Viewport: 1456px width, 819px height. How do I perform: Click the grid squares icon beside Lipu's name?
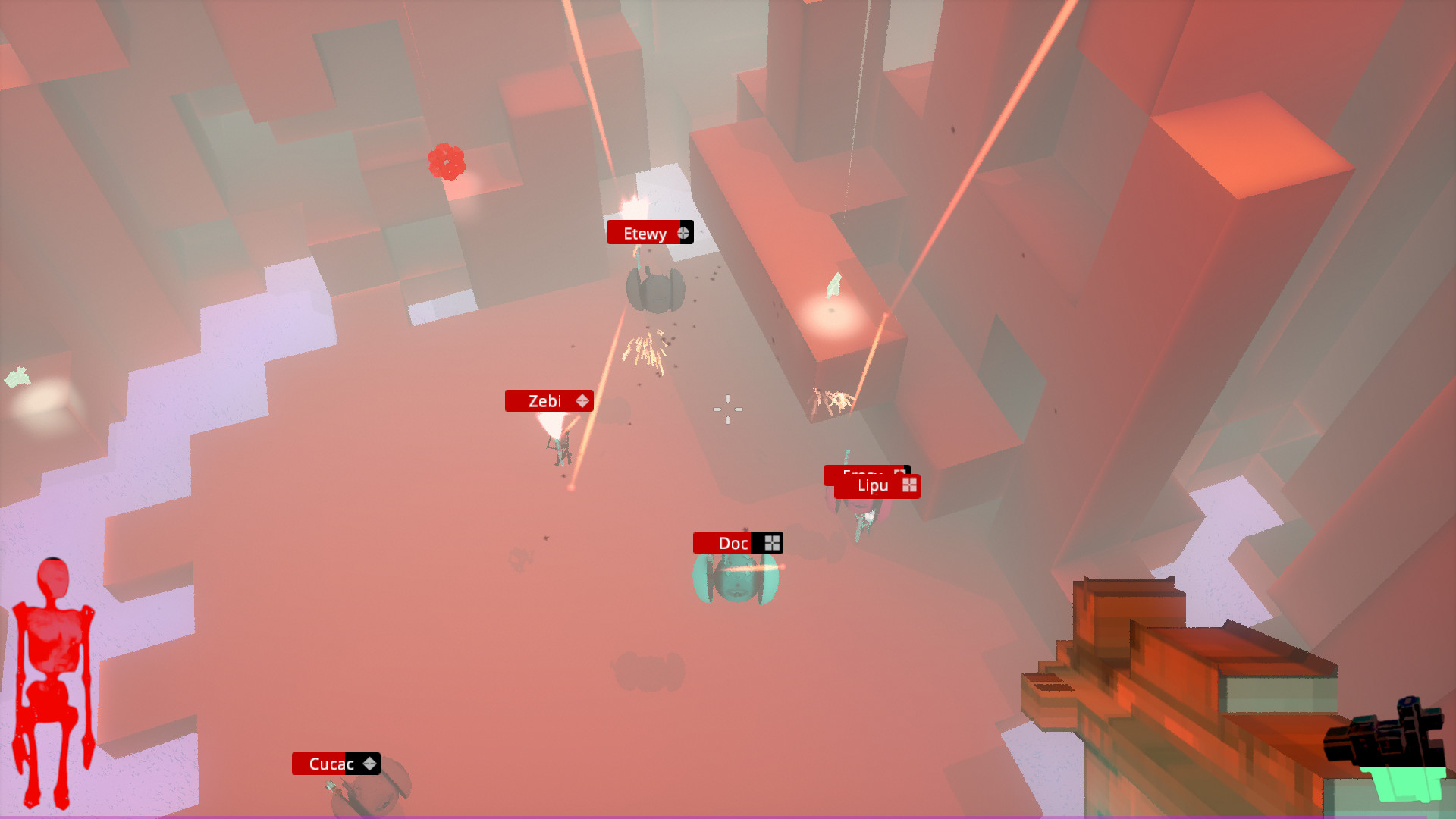[908, 485]
